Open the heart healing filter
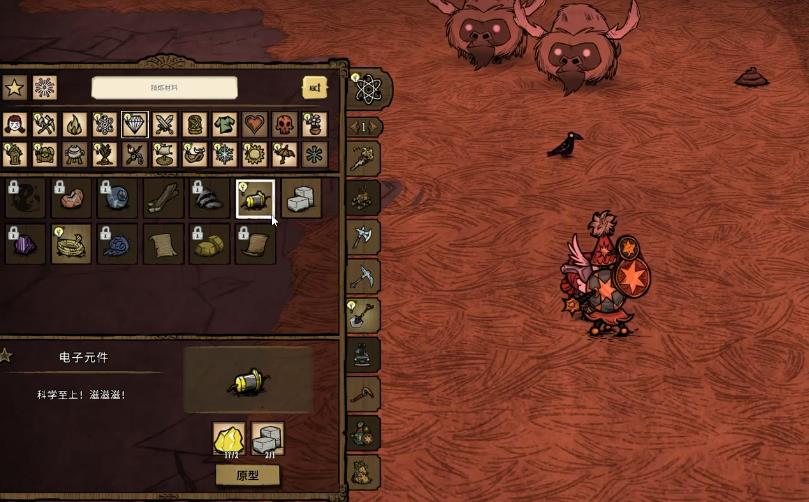This screenshot has width=809, height=502. coord(255,124)
